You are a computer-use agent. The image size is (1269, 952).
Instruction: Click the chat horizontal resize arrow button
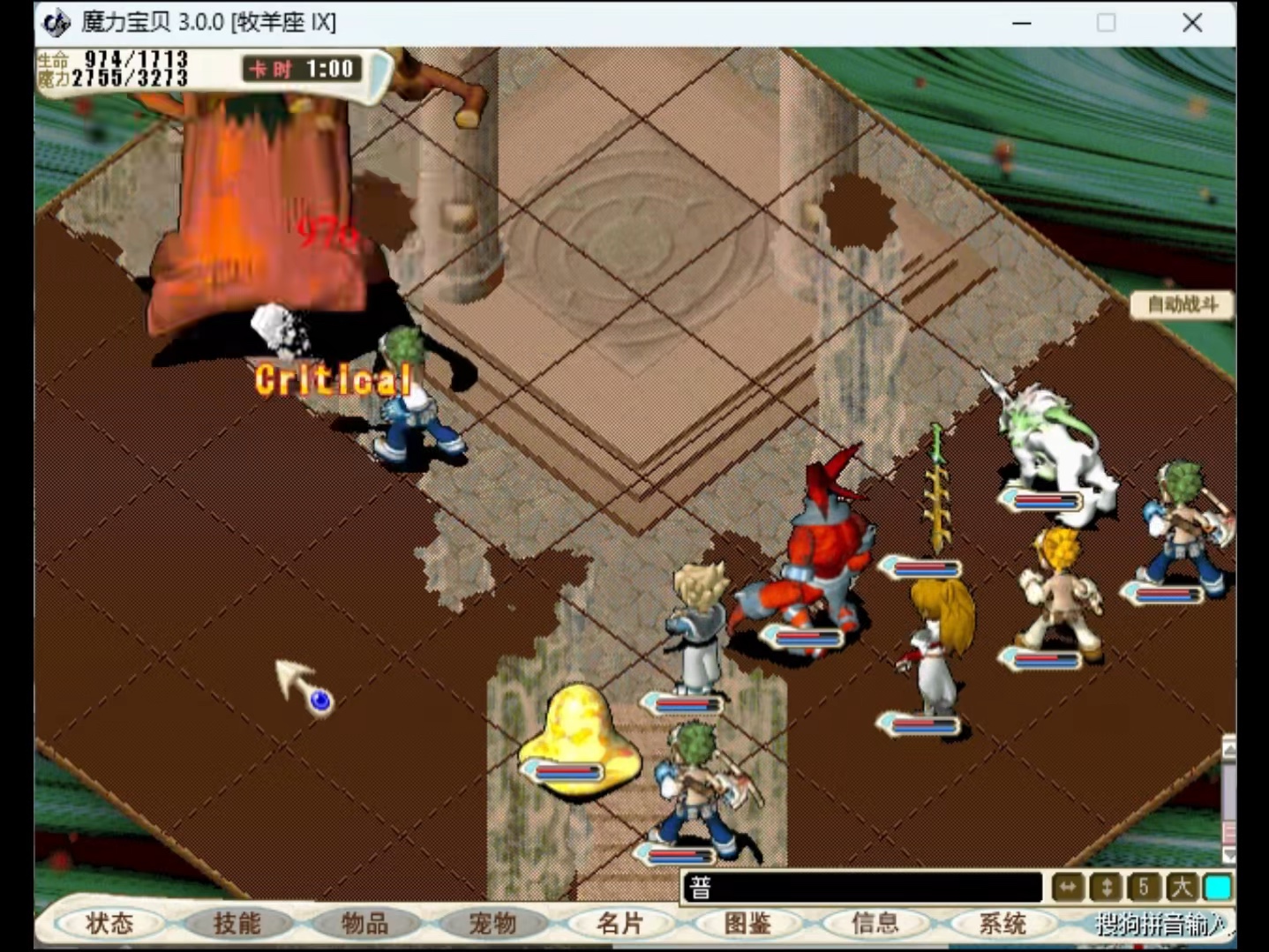click(x=1068, y=888)
